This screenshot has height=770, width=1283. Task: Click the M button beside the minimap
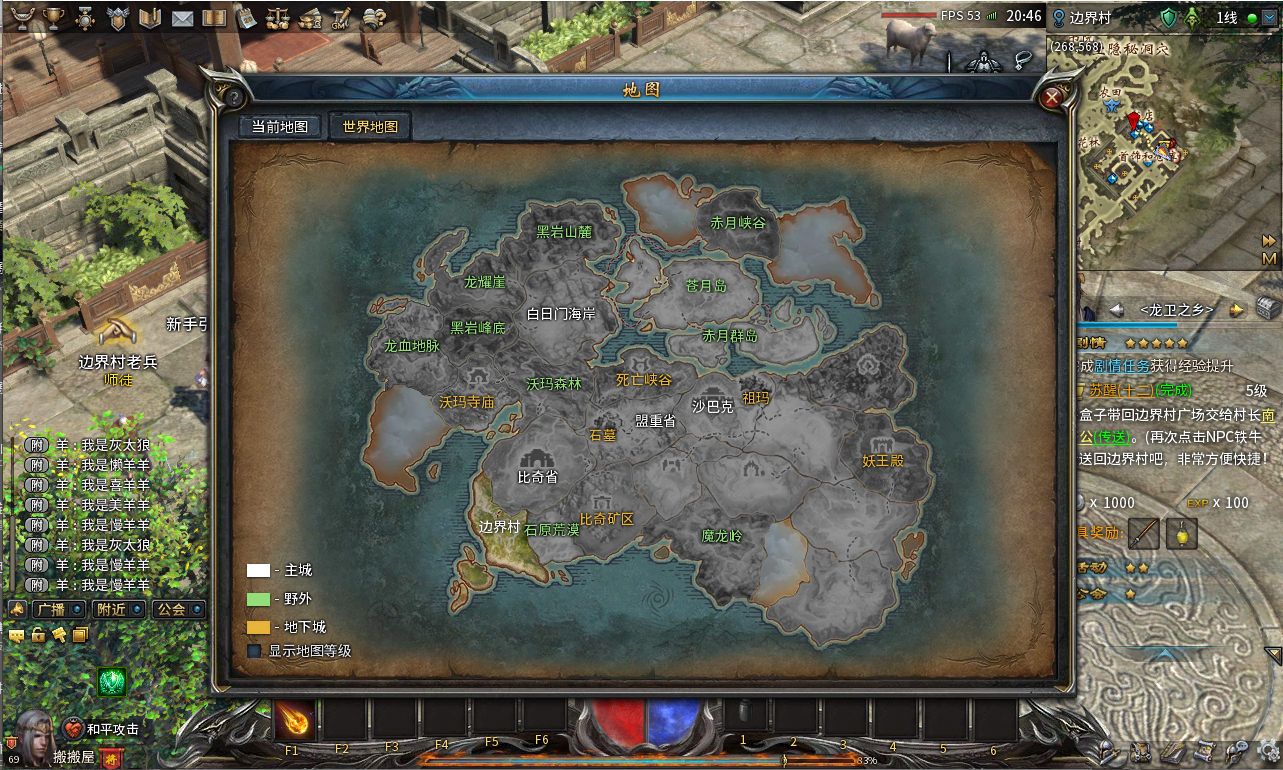click(x=1270, y=258)
